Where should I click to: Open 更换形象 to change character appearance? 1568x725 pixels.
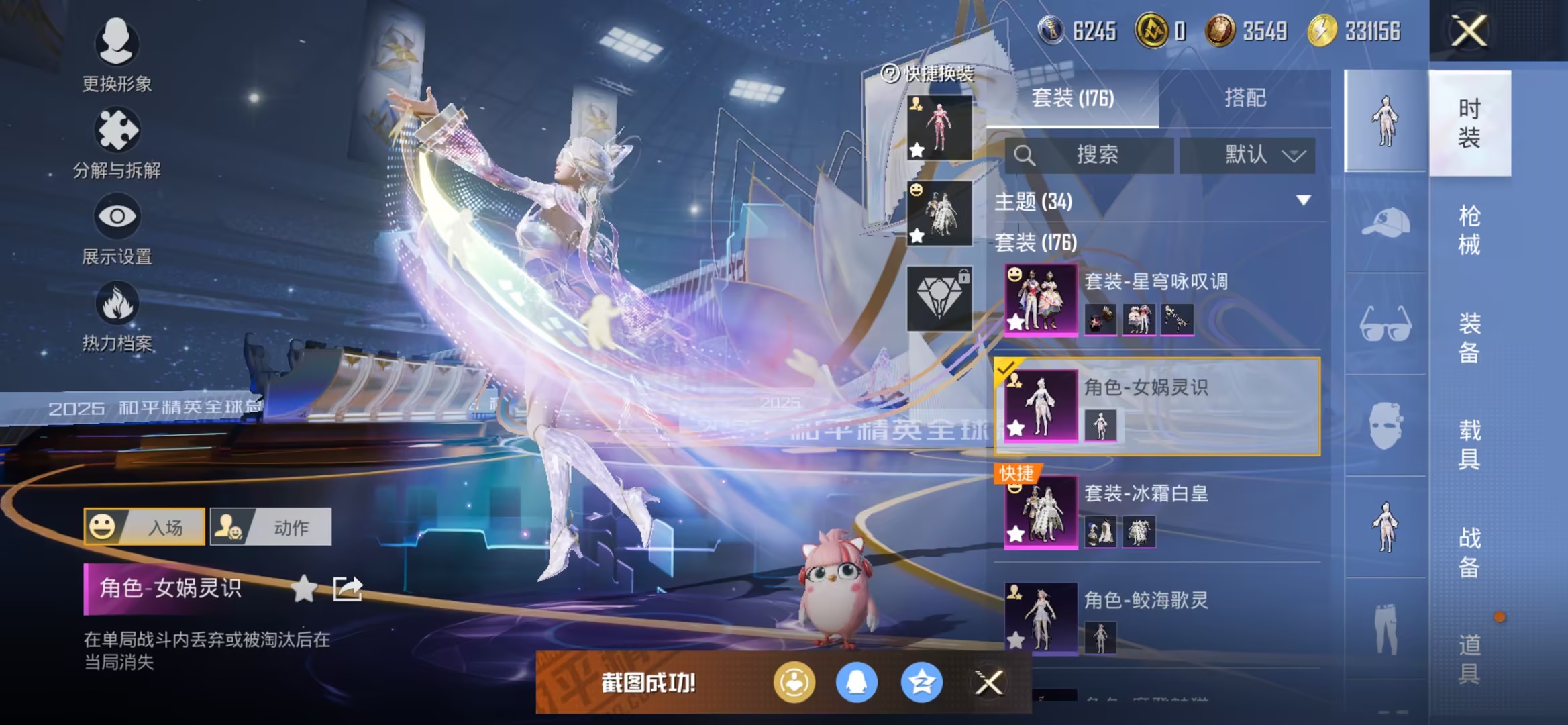pos(116,50)
